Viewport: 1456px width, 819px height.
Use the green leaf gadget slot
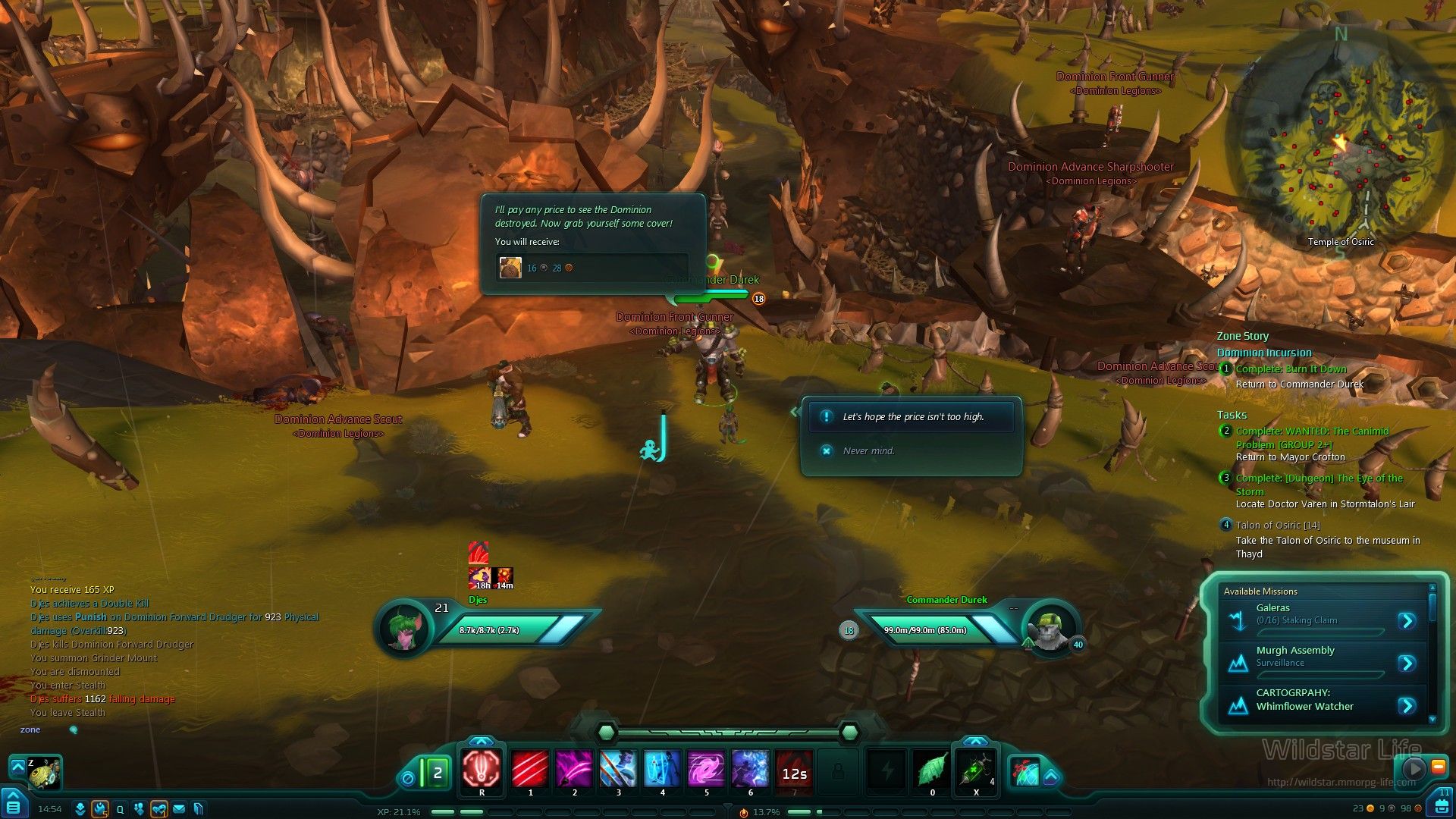tap(932, 770)
